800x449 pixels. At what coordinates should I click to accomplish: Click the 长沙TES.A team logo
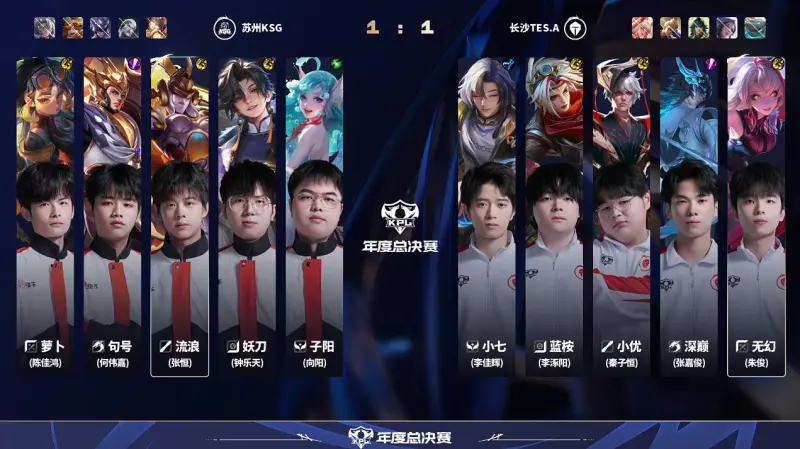[575, 28]
